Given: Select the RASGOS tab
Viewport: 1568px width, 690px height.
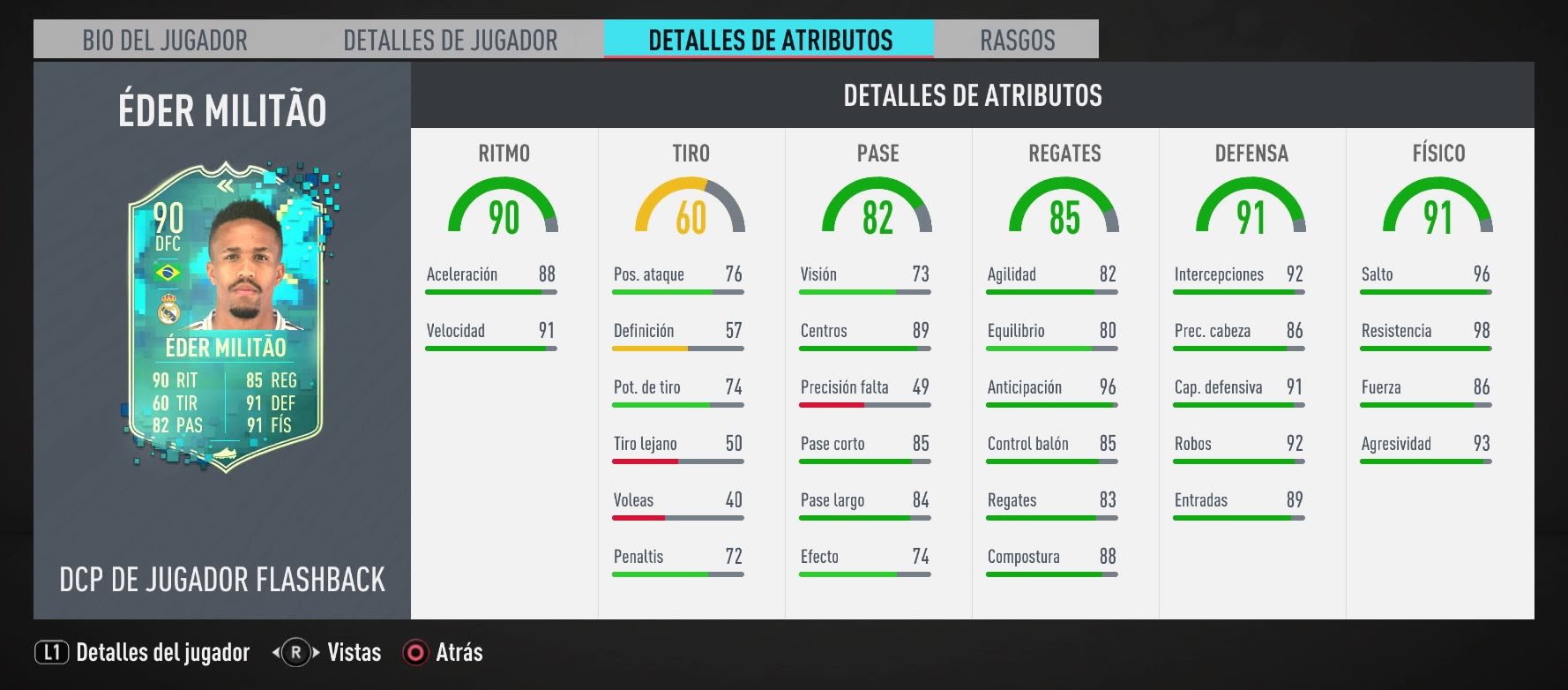Looking at the screenshot, I should click(1017, 40).
